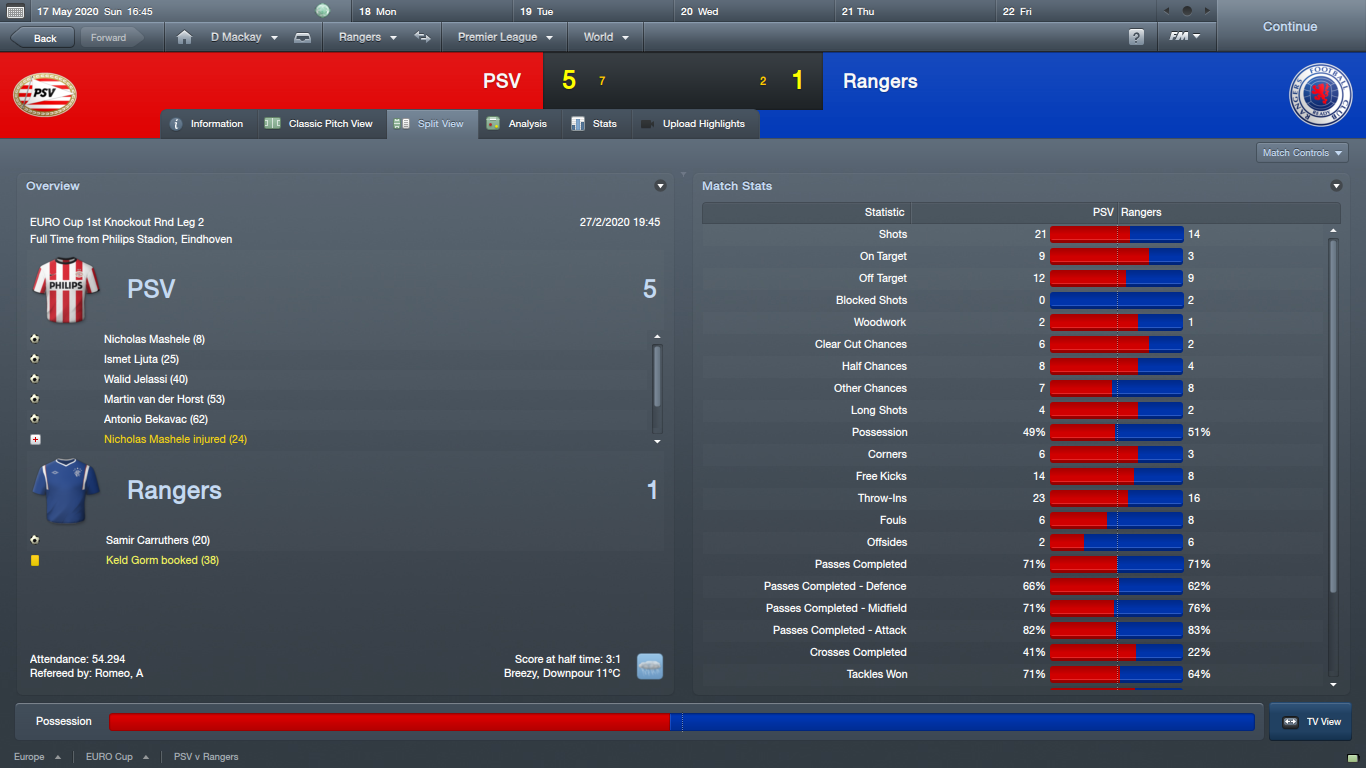
Task: Switch to the Information tab
Action: pos(207,124)
